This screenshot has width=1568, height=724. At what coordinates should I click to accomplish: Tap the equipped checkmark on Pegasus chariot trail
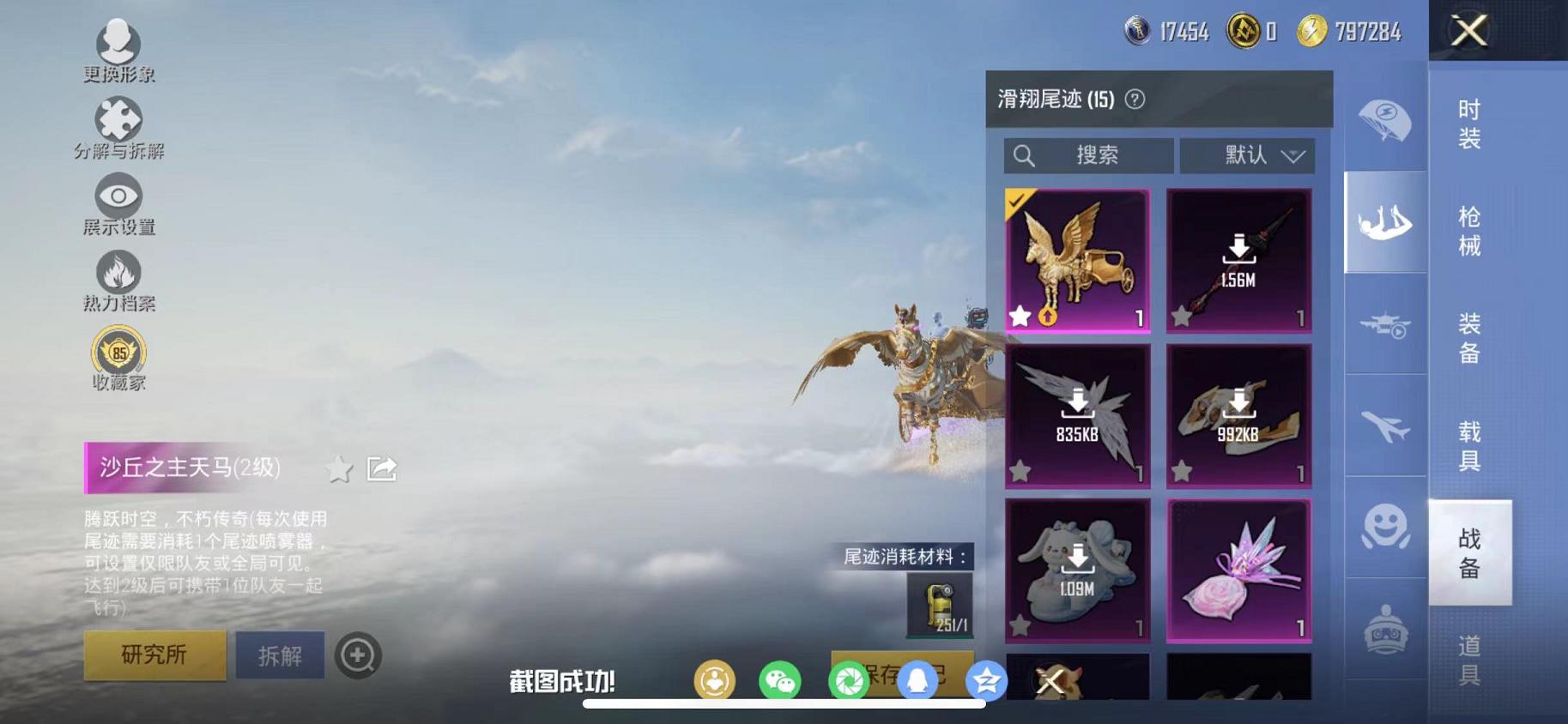coord(1018,201)
